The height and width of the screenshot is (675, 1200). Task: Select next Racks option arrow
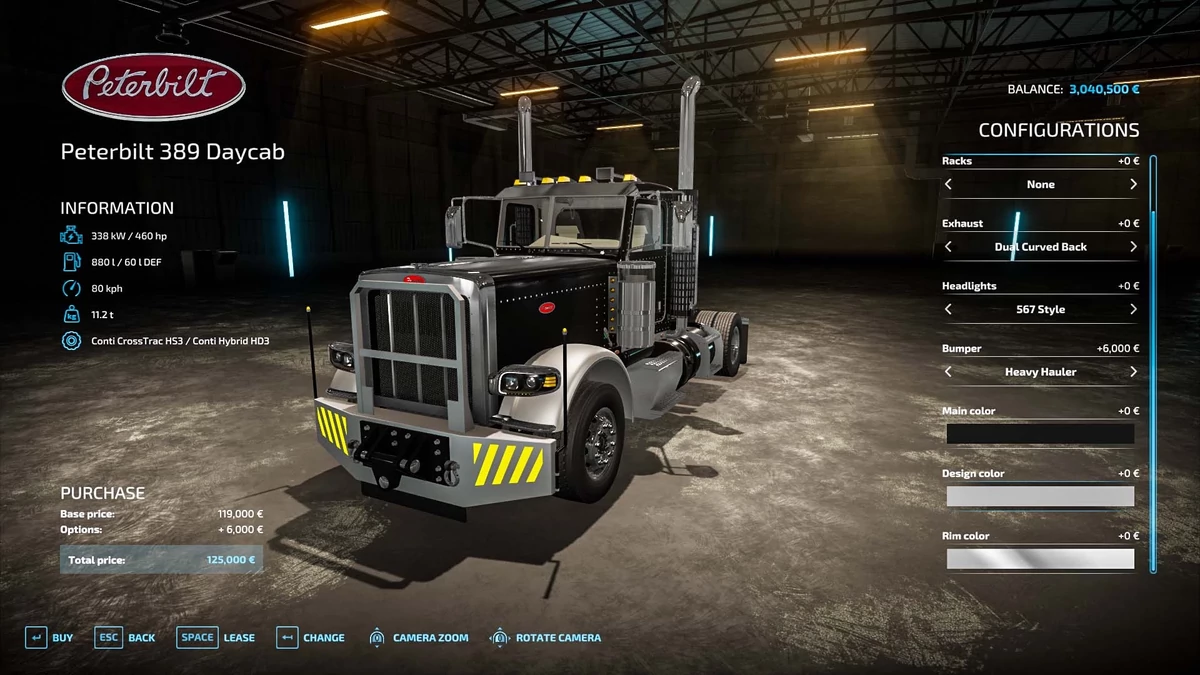click(x=1133, y=184)
